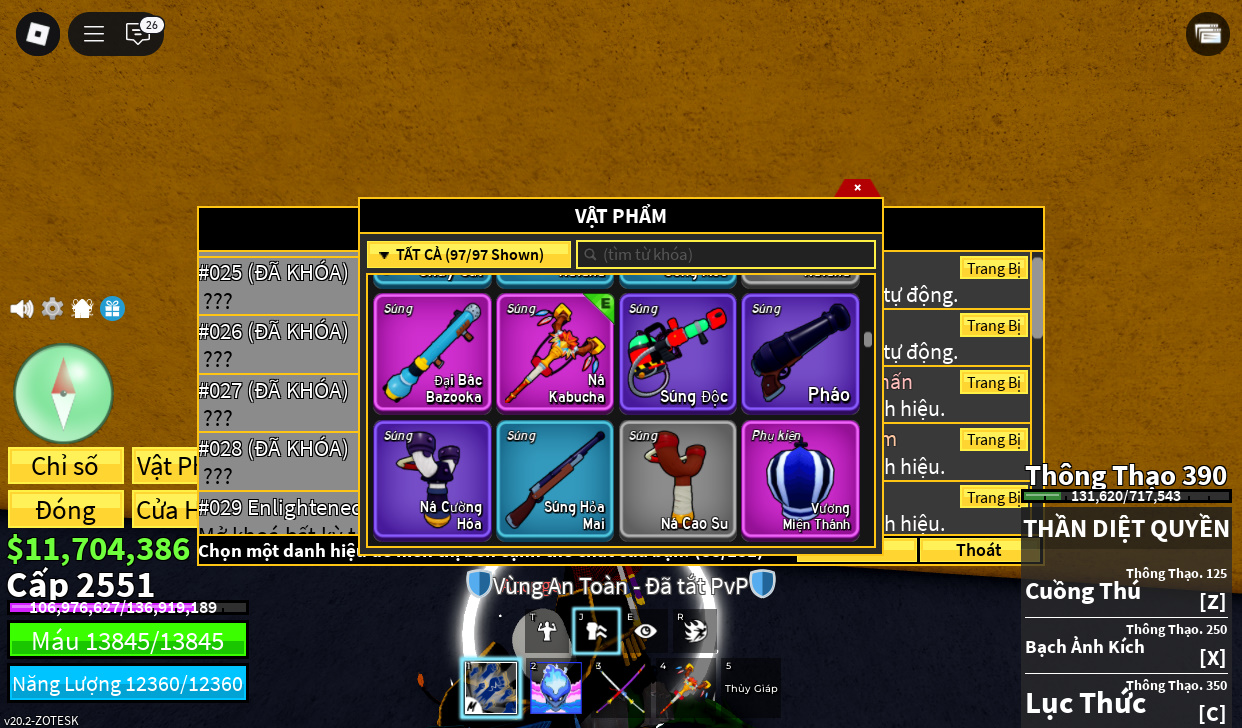Open the Roblox chat window
Screen dimensions: 1242x728
click(138, 34)
